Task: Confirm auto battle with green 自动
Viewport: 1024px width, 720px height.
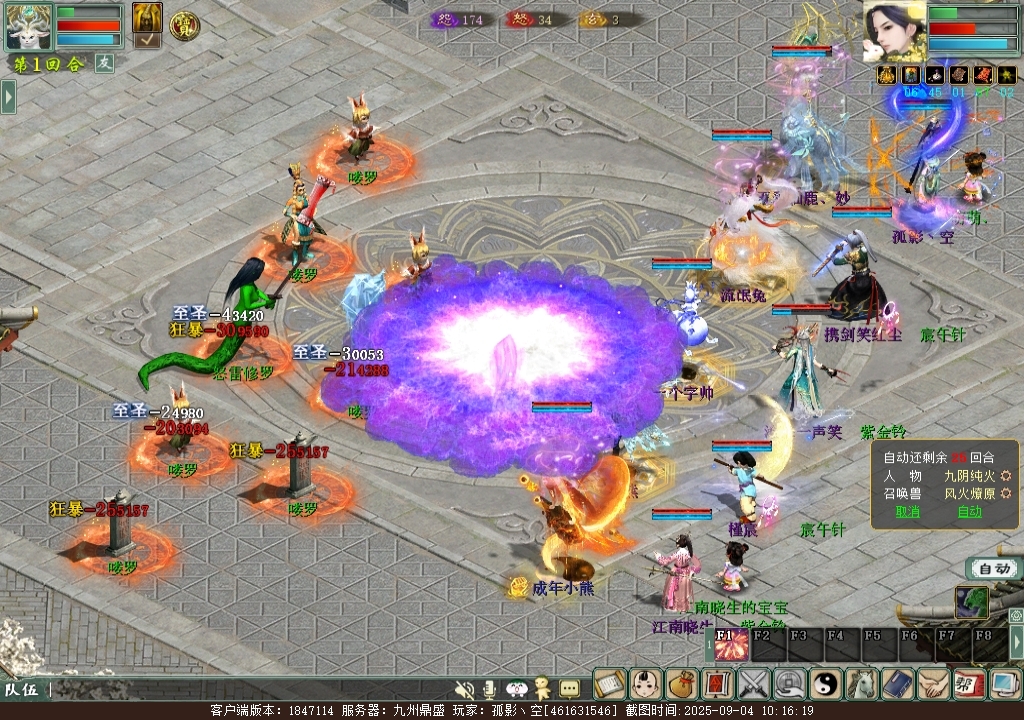Action: coord(969,512)
